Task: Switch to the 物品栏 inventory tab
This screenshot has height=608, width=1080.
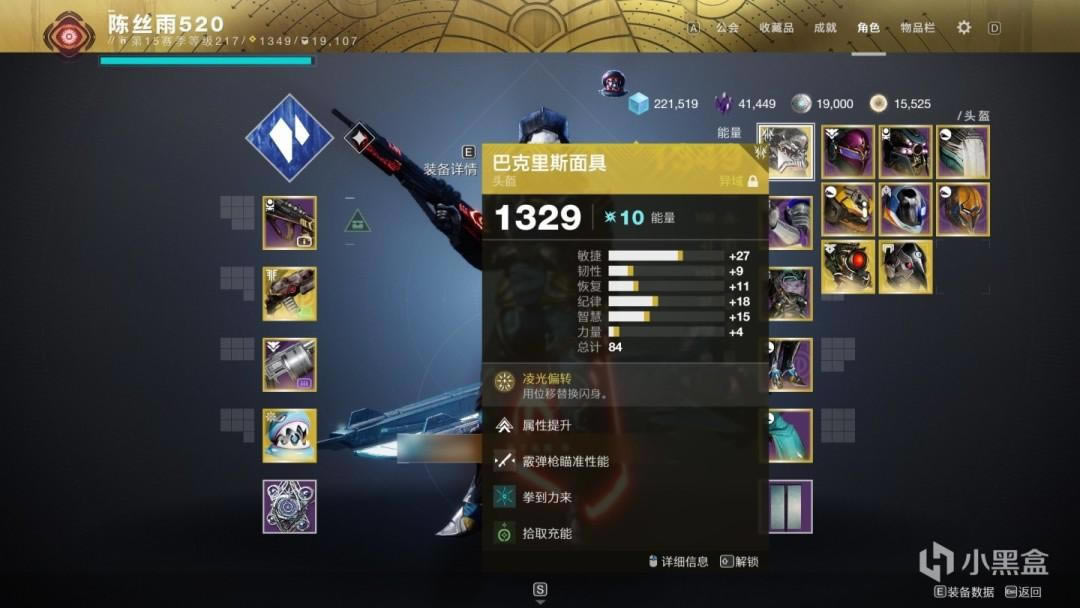Action: (x=917, y=28)
